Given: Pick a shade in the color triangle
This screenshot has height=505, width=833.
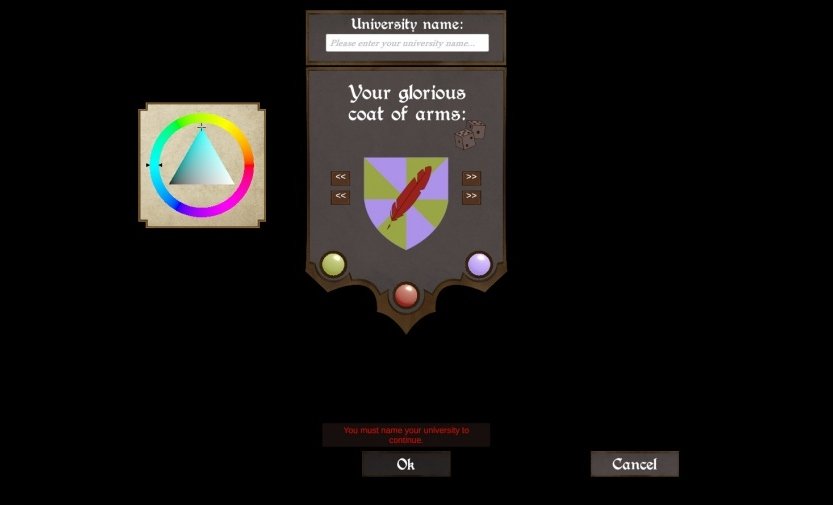Looking at the screenshot, I should tap(202, 167).
